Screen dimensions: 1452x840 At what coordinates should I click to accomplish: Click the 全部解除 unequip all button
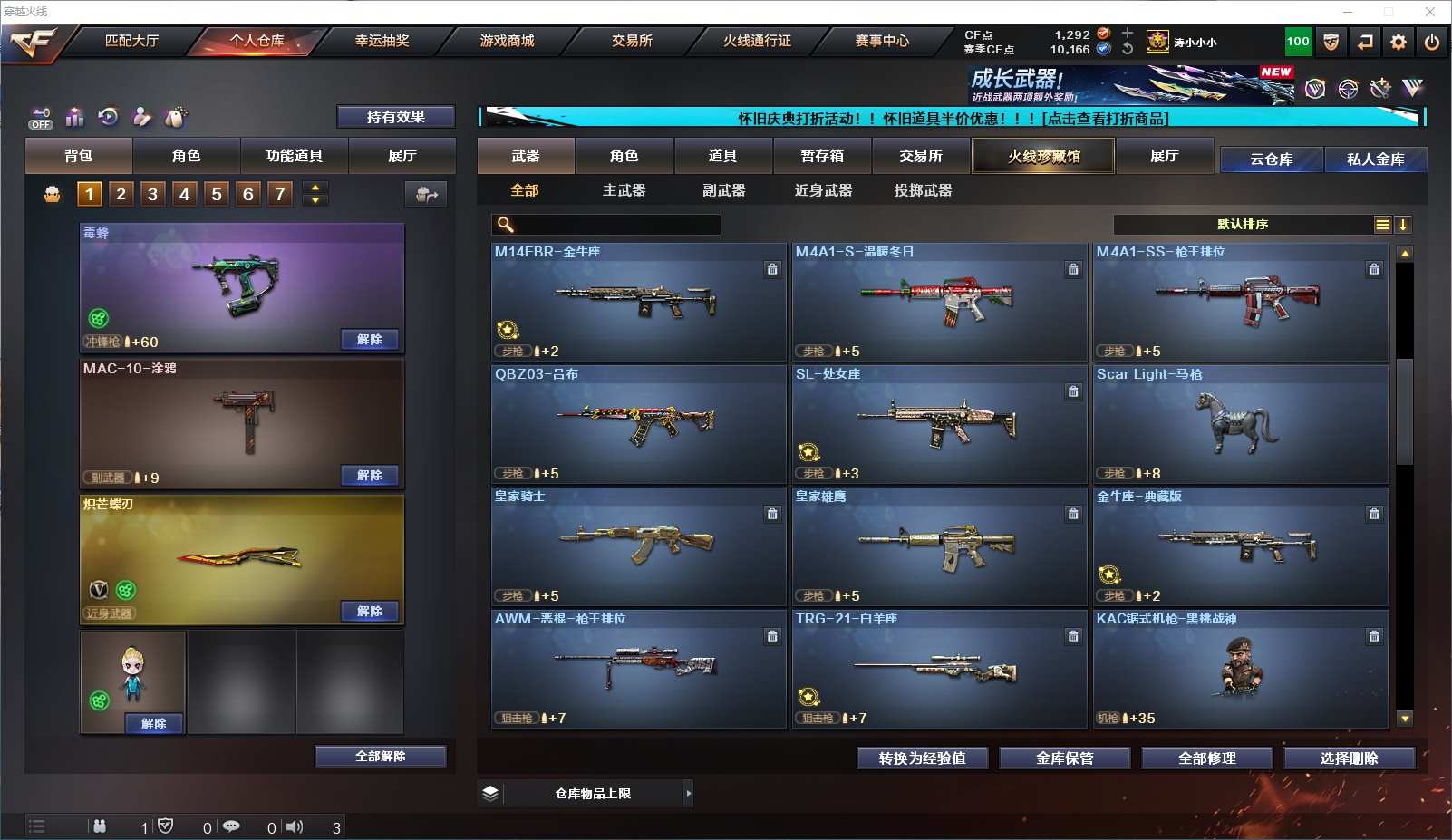[x=381, y=757]
